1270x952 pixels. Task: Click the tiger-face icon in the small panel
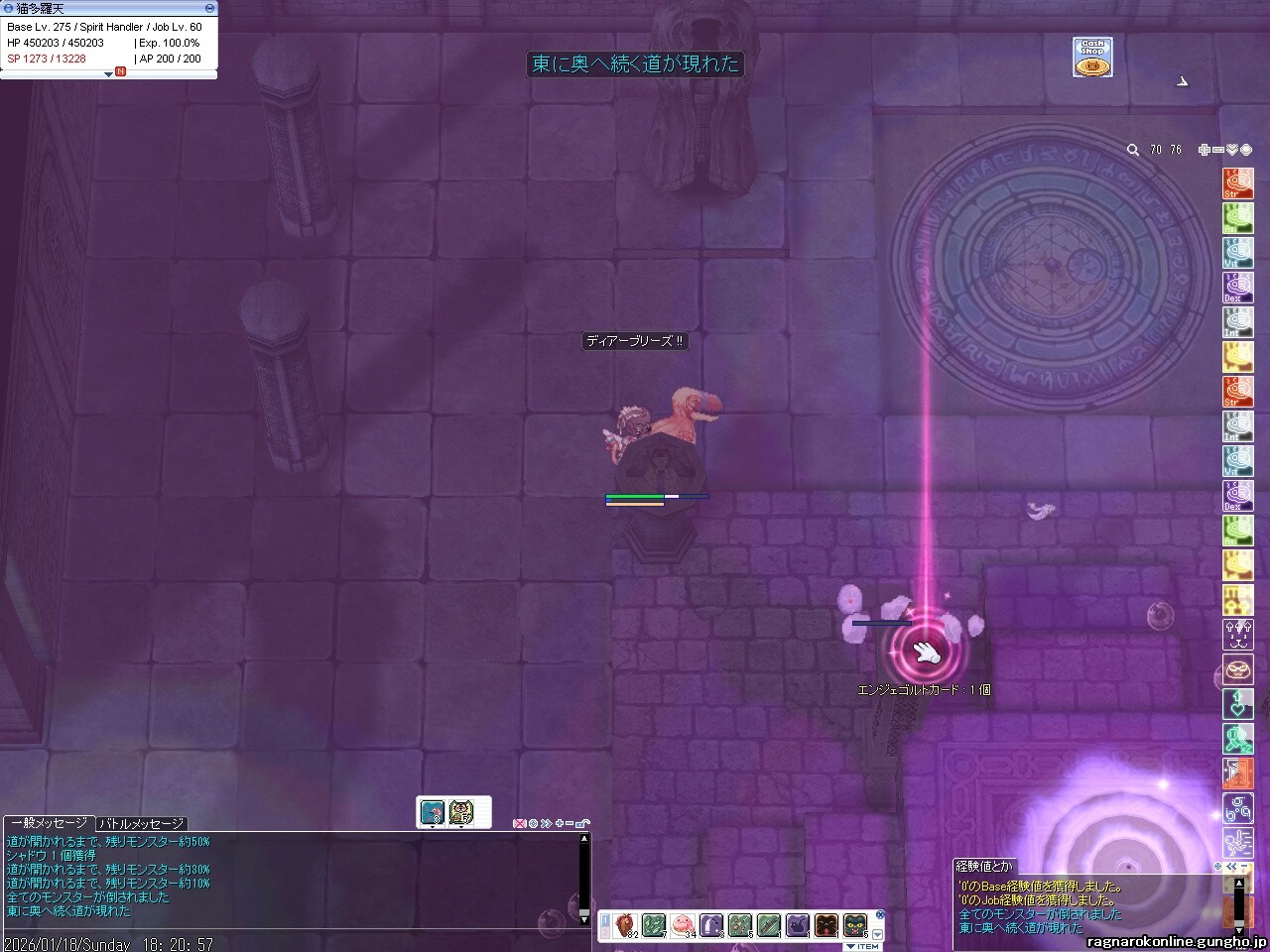point(460,812)
